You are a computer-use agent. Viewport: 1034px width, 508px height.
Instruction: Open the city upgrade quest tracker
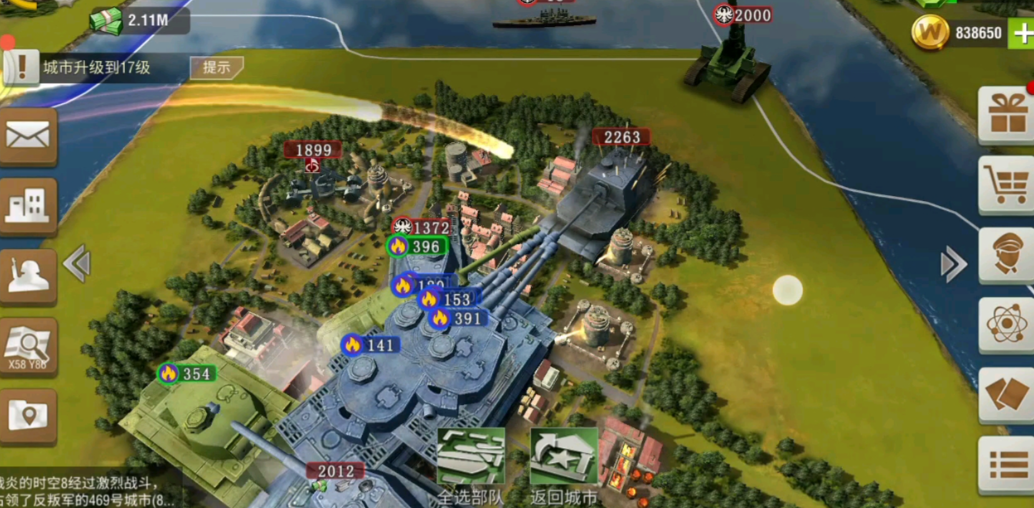pos(95,68)
